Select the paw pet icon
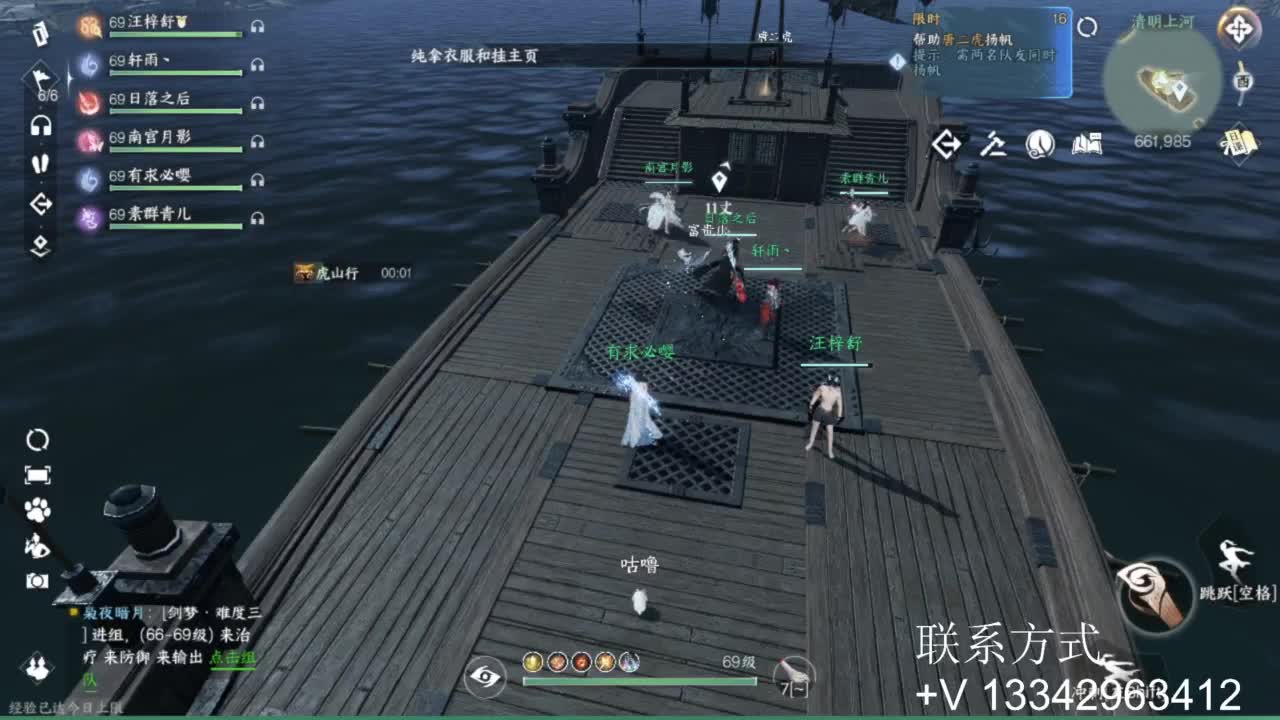 pyautogui.click(x=36, y=509)
